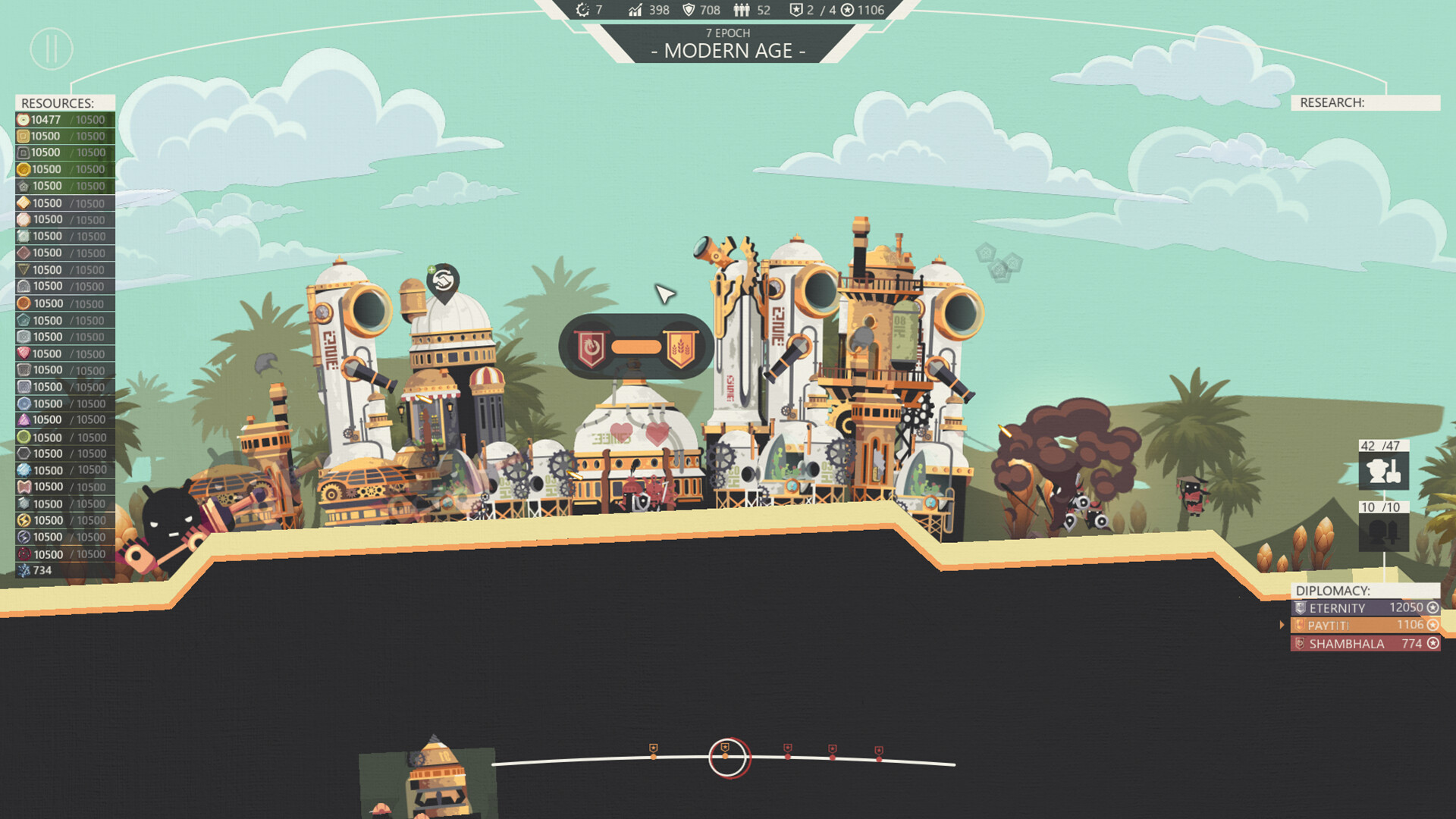Click the shield defense icon showing 708

689,10
